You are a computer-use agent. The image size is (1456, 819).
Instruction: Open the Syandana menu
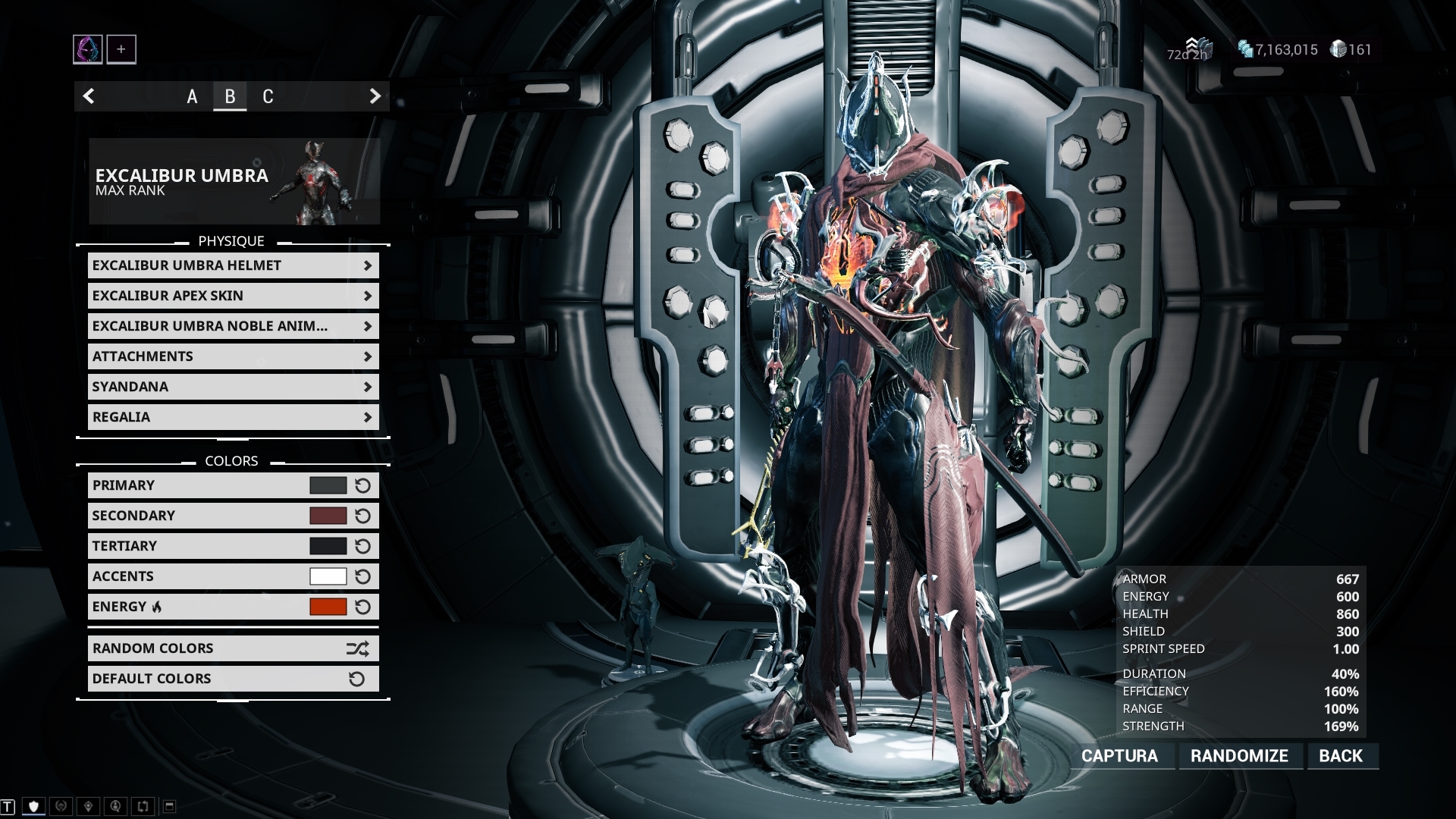tap(233, 387)
